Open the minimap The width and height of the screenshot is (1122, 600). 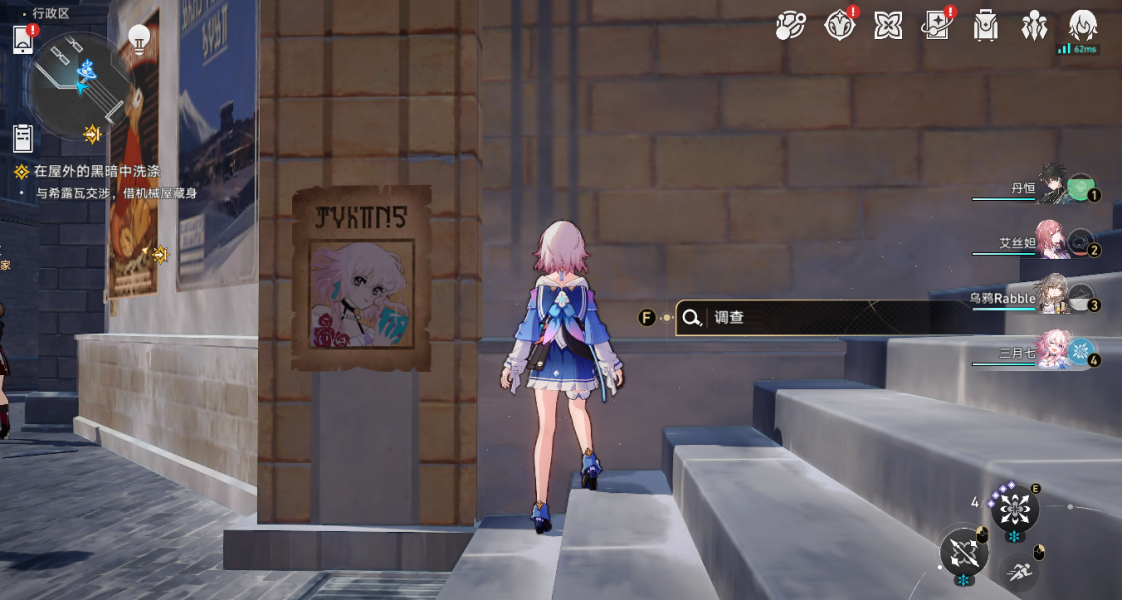tap(79, 85)
